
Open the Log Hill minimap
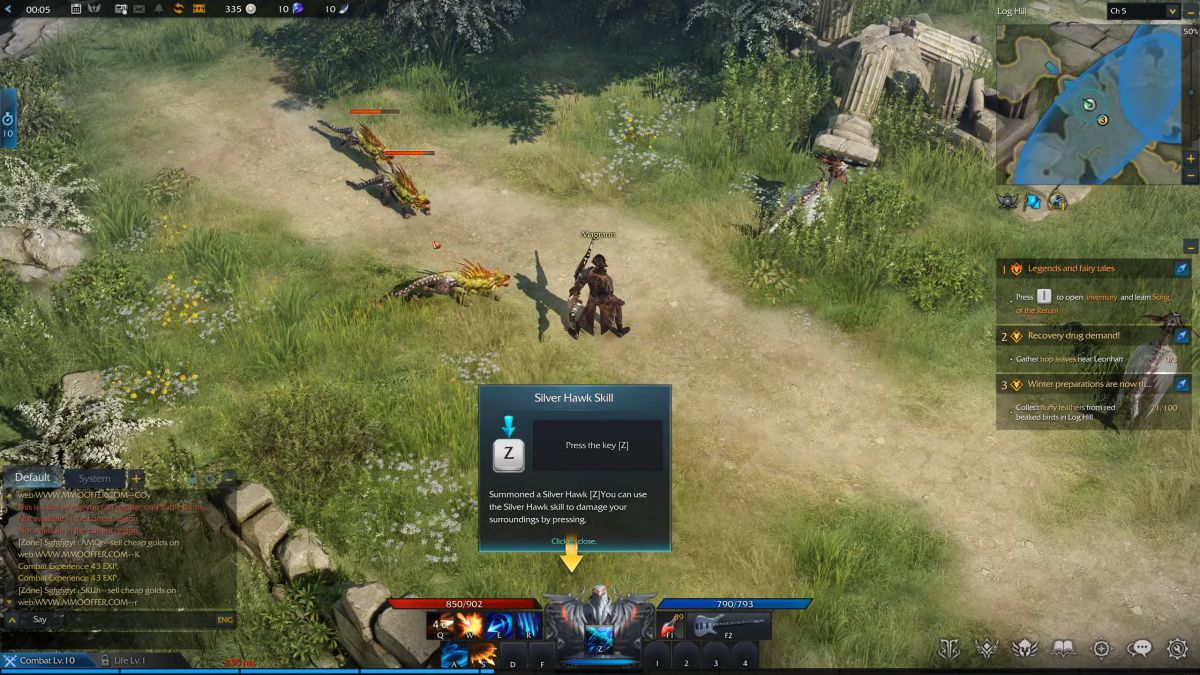pos(1088,104)
